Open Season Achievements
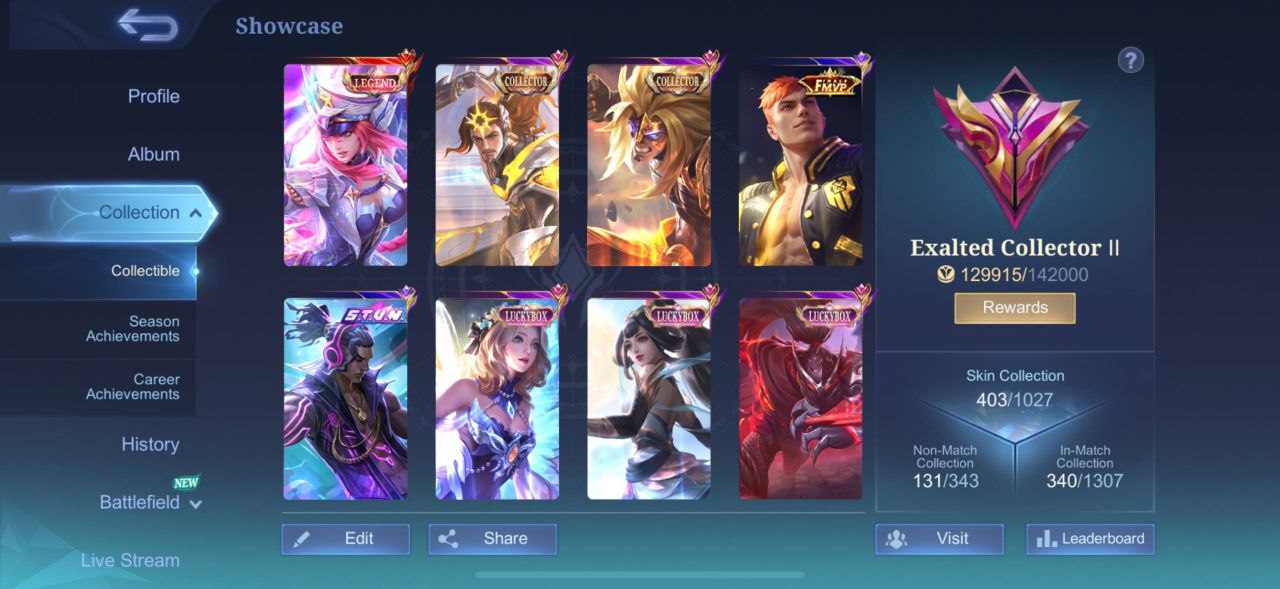This screenshot has width=1280, height=589. (x=132, y=329)
